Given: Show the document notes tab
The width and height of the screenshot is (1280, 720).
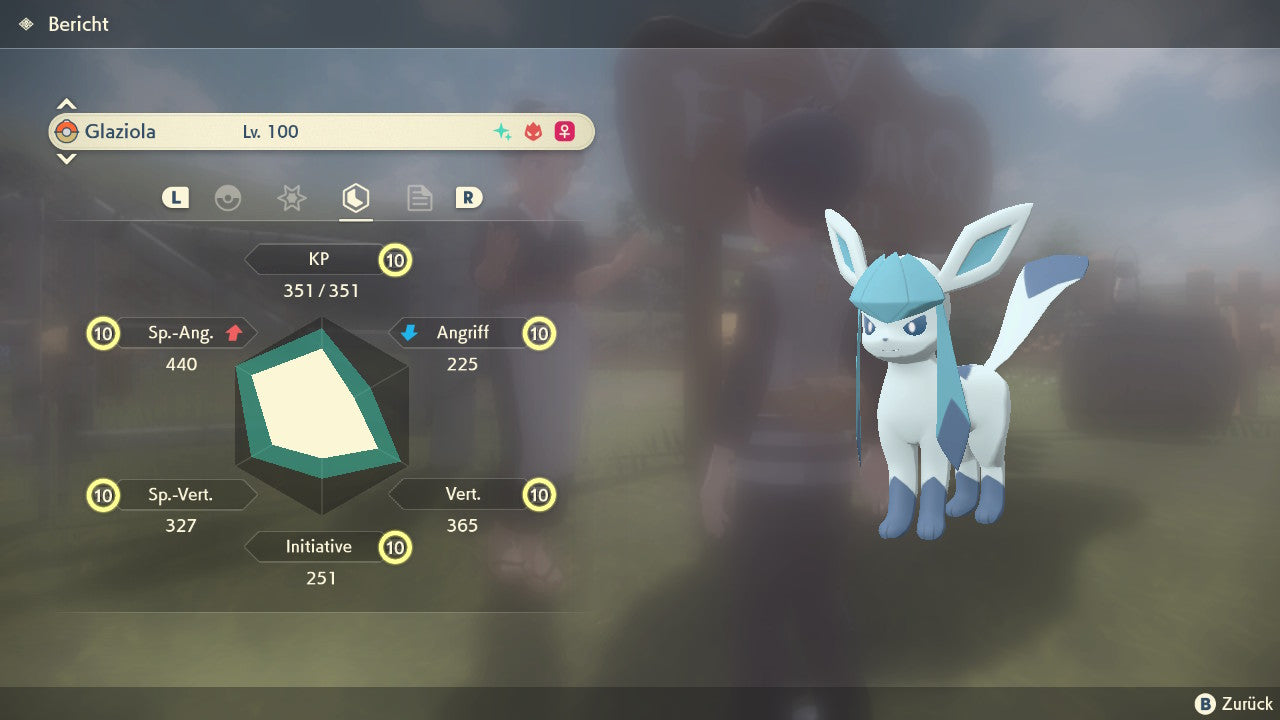Looking at the screenshot, I should coord(419,198).
